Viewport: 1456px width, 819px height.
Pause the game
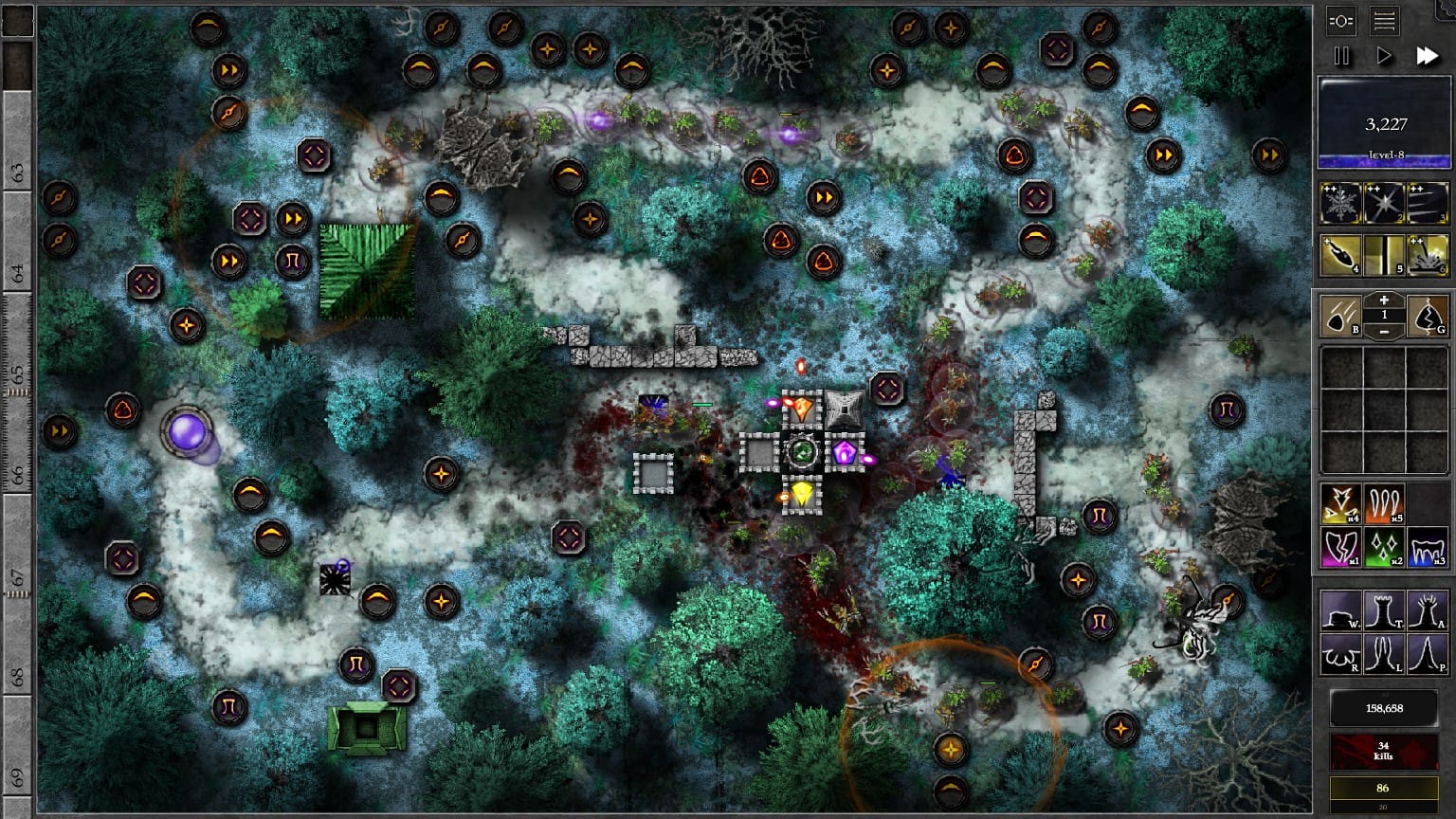[1341, 56]
